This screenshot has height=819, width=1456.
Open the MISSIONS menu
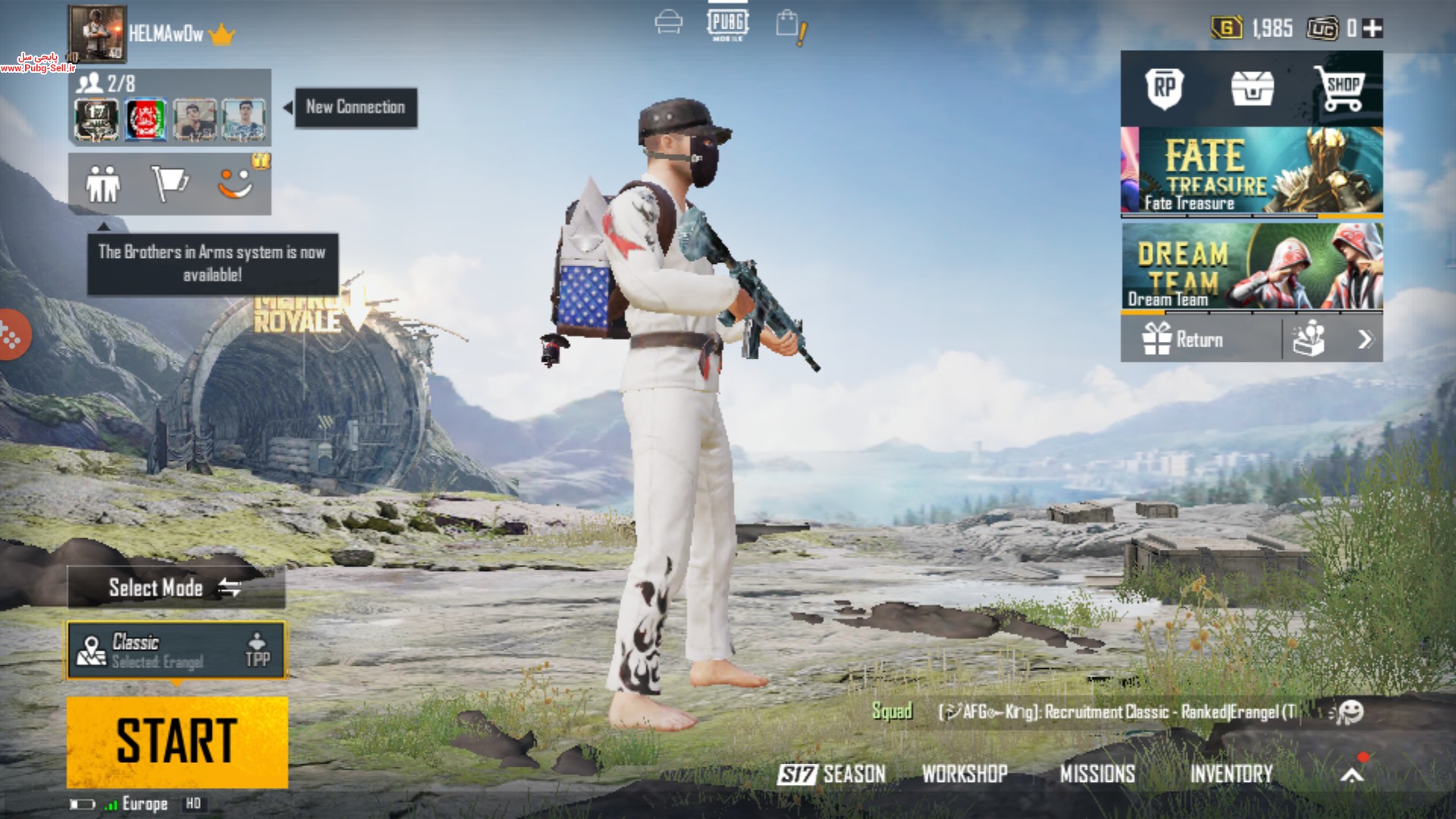tap(1097, 773)
